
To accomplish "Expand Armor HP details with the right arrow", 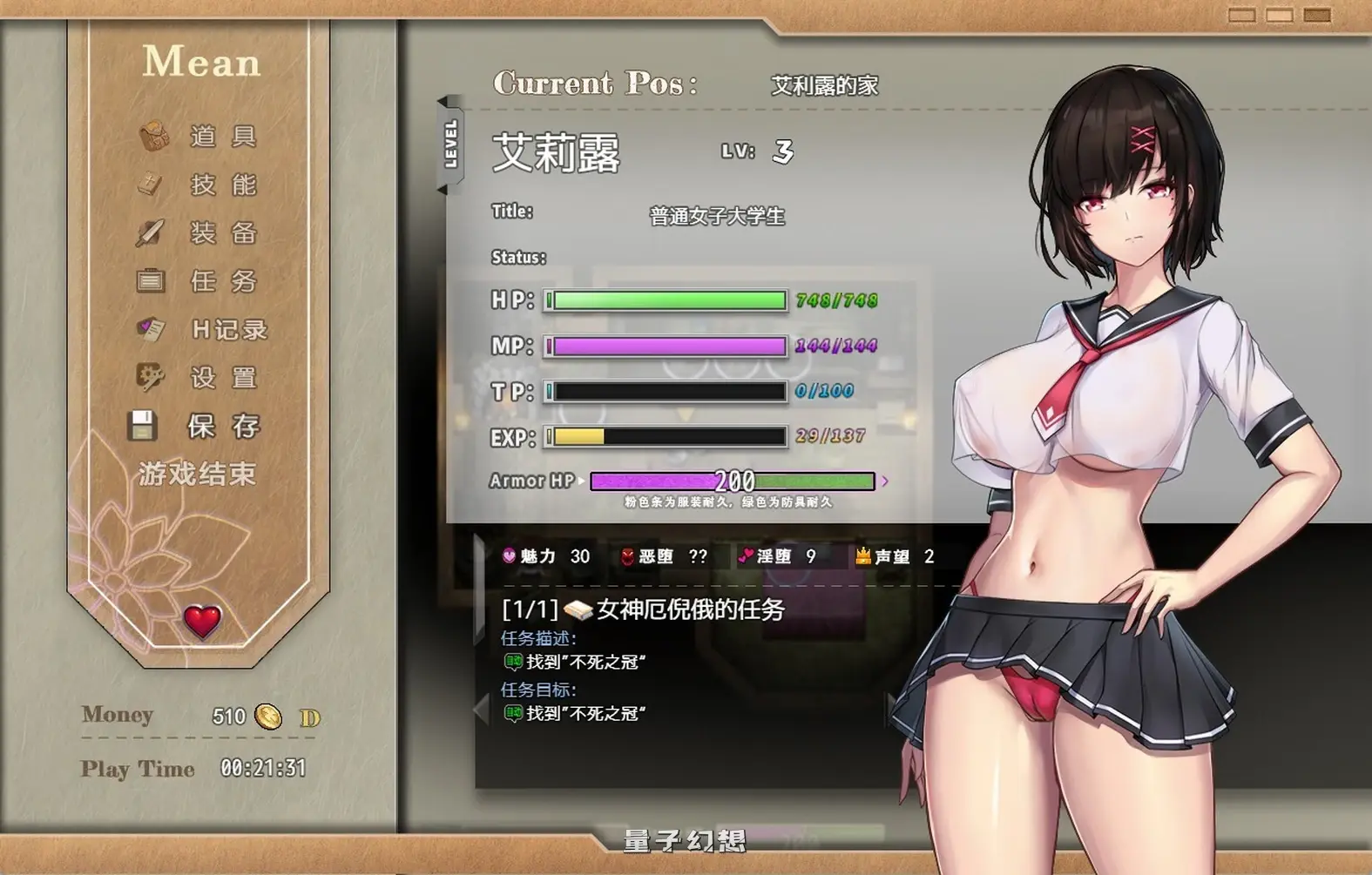I will point(885,481).
